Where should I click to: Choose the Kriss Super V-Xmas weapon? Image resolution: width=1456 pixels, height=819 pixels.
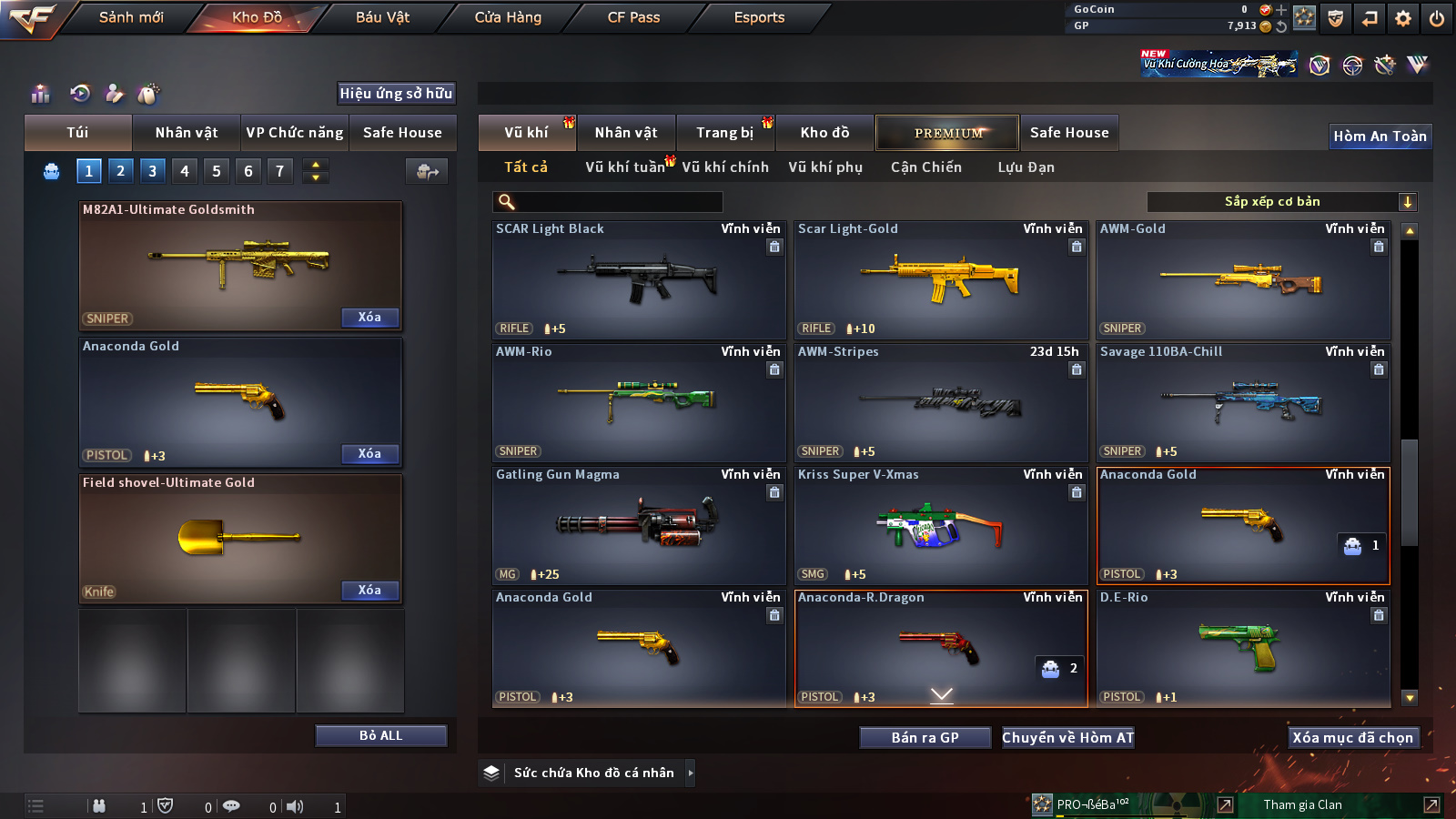click(940, 525)
